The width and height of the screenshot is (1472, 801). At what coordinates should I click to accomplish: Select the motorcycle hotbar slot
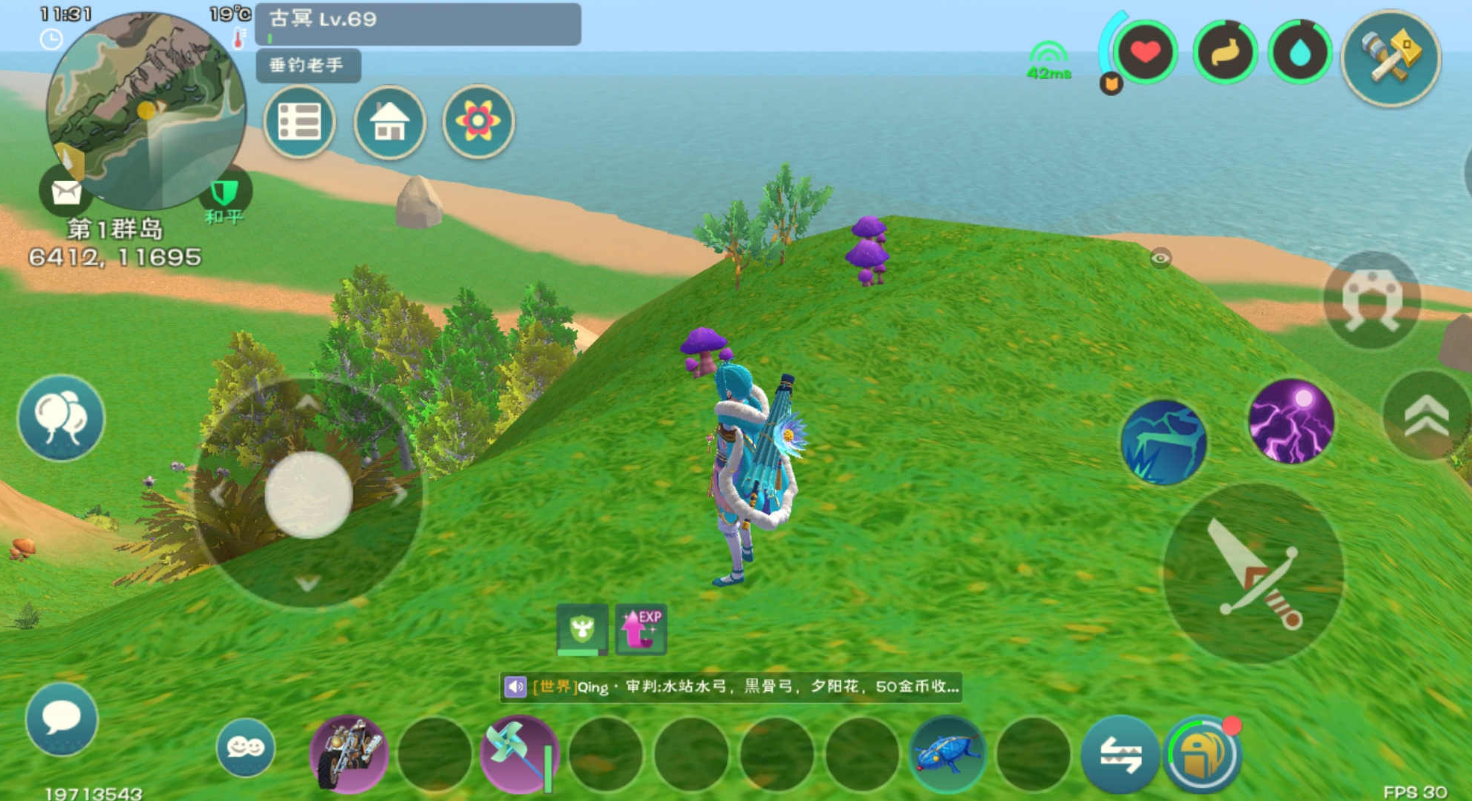(349, 753)
